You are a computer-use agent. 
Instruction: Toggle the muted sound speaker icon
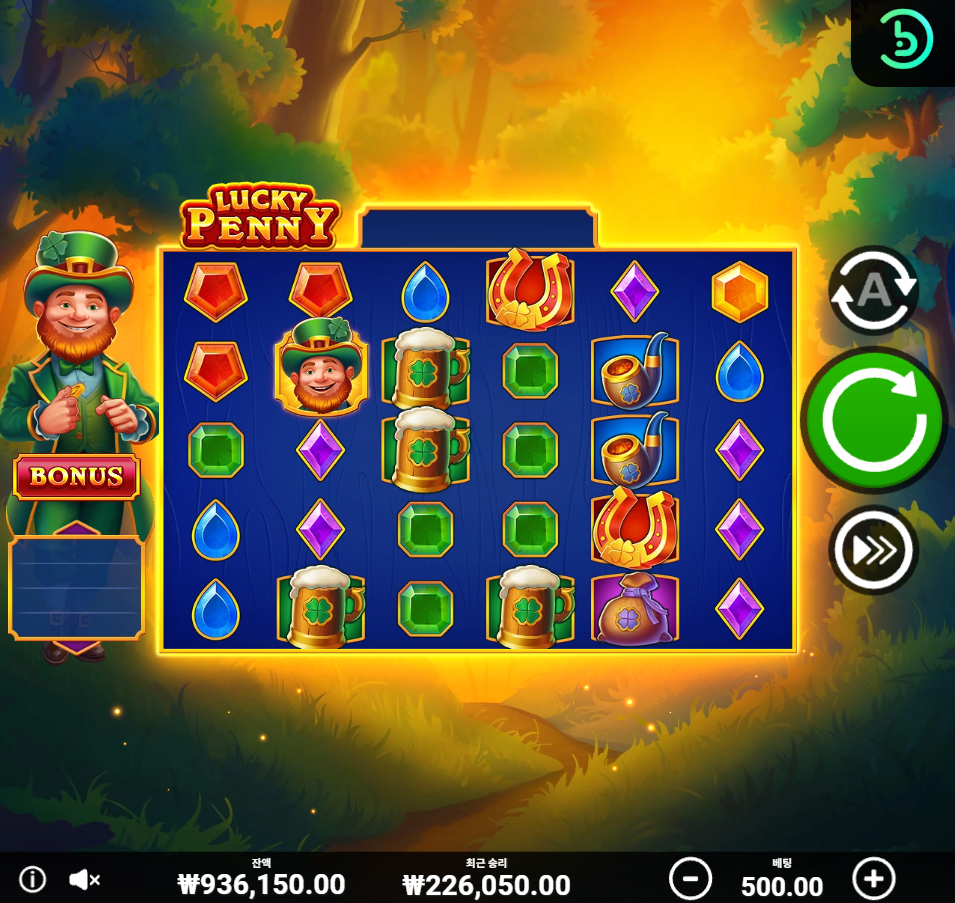click(85, 880)
